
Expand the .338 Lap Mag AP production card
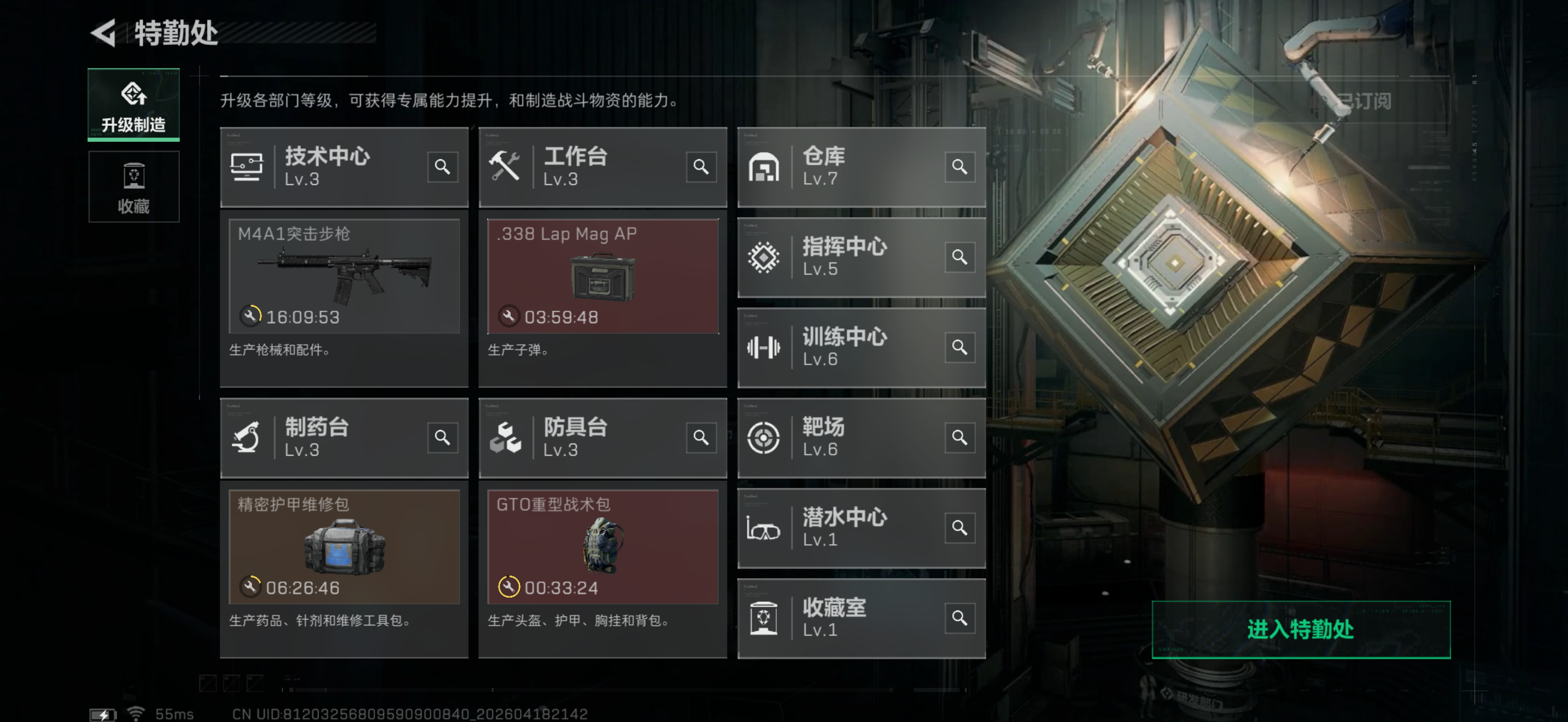tap(602, 277)
